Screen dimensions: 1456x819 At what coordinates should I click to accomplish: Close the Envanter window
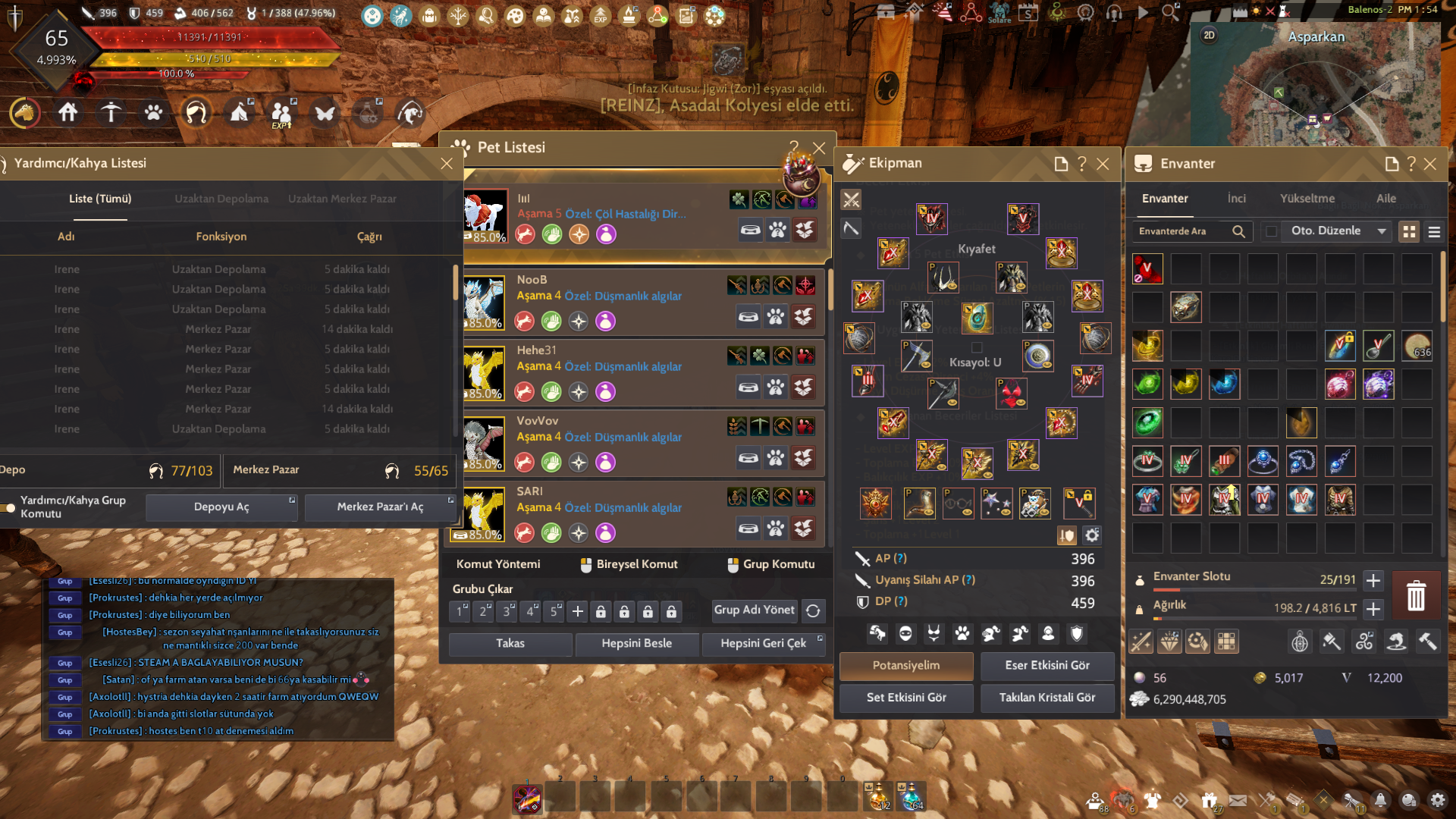click(1430, 164)
